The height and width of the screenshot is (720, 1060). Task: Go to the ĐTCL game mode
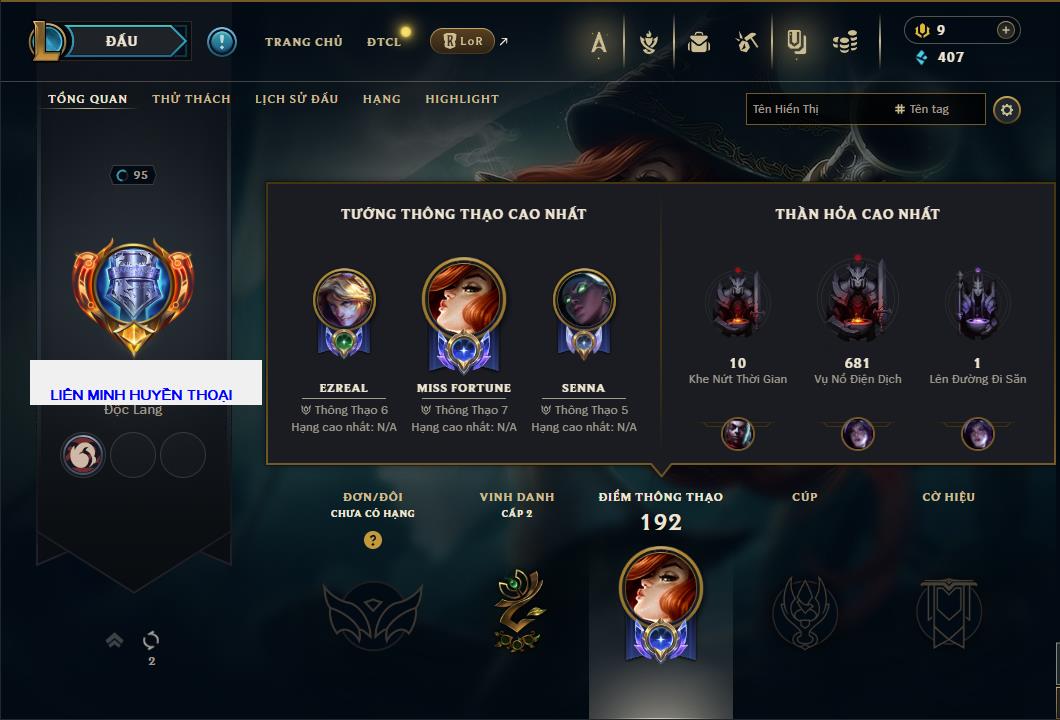click(x=384, y=42)
